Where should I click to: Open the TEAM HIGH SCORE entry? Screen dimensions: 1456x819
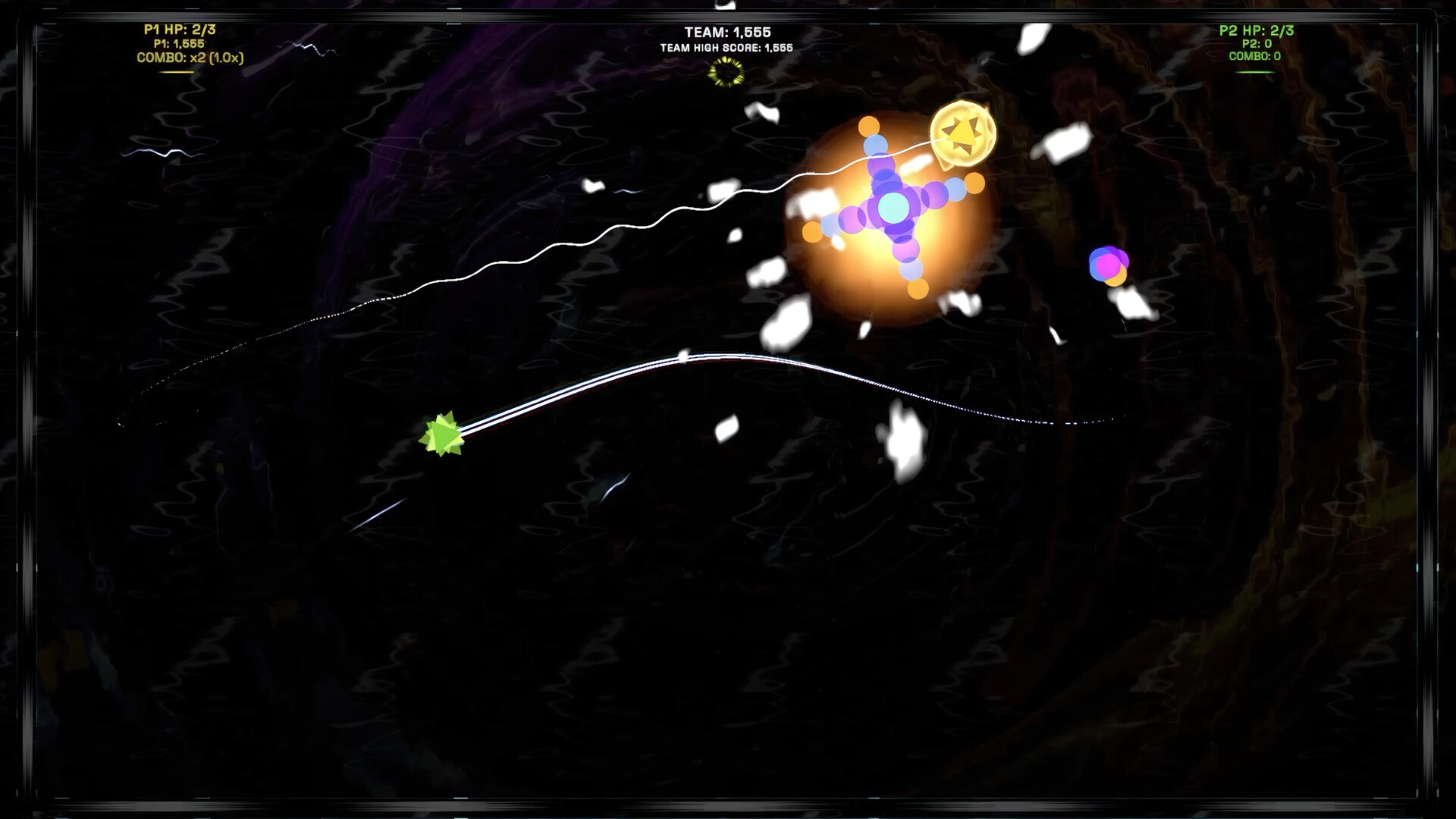(x=726, y=45)
